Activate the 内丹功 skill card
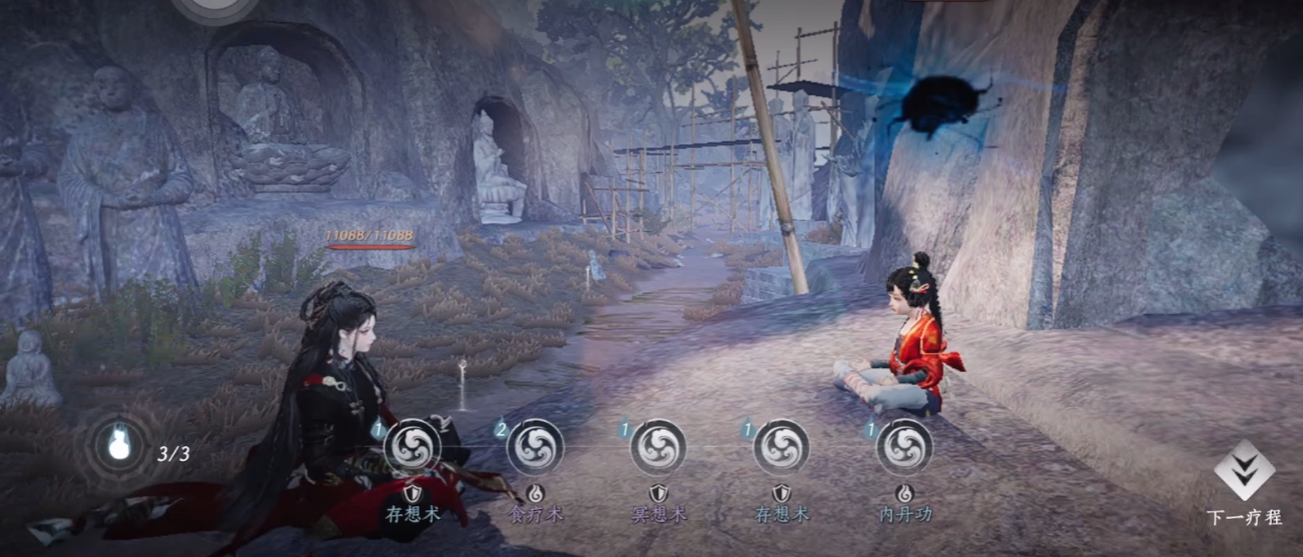Viewport: 1303px width, 557px height. coord(904,448)
